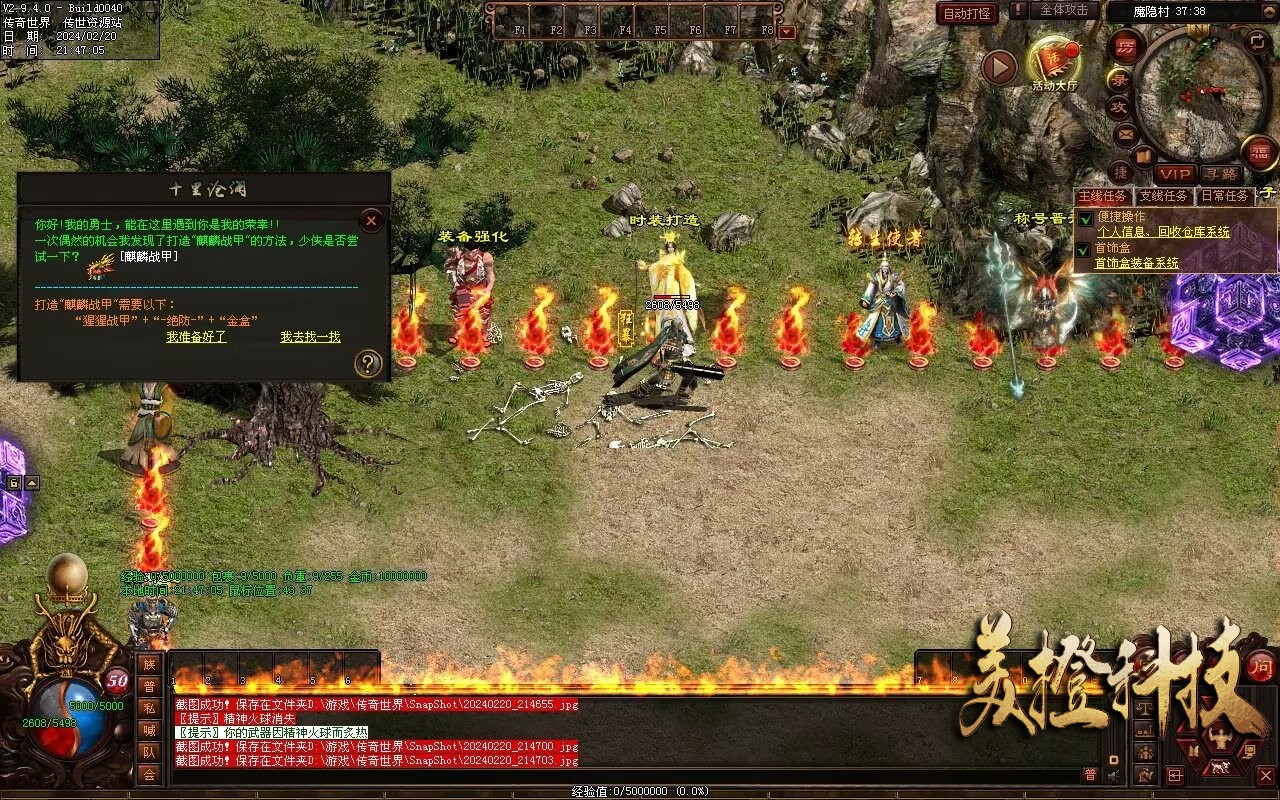
Task: Click the 全体攻击 attack mode button
Action: click(1064, 10)
